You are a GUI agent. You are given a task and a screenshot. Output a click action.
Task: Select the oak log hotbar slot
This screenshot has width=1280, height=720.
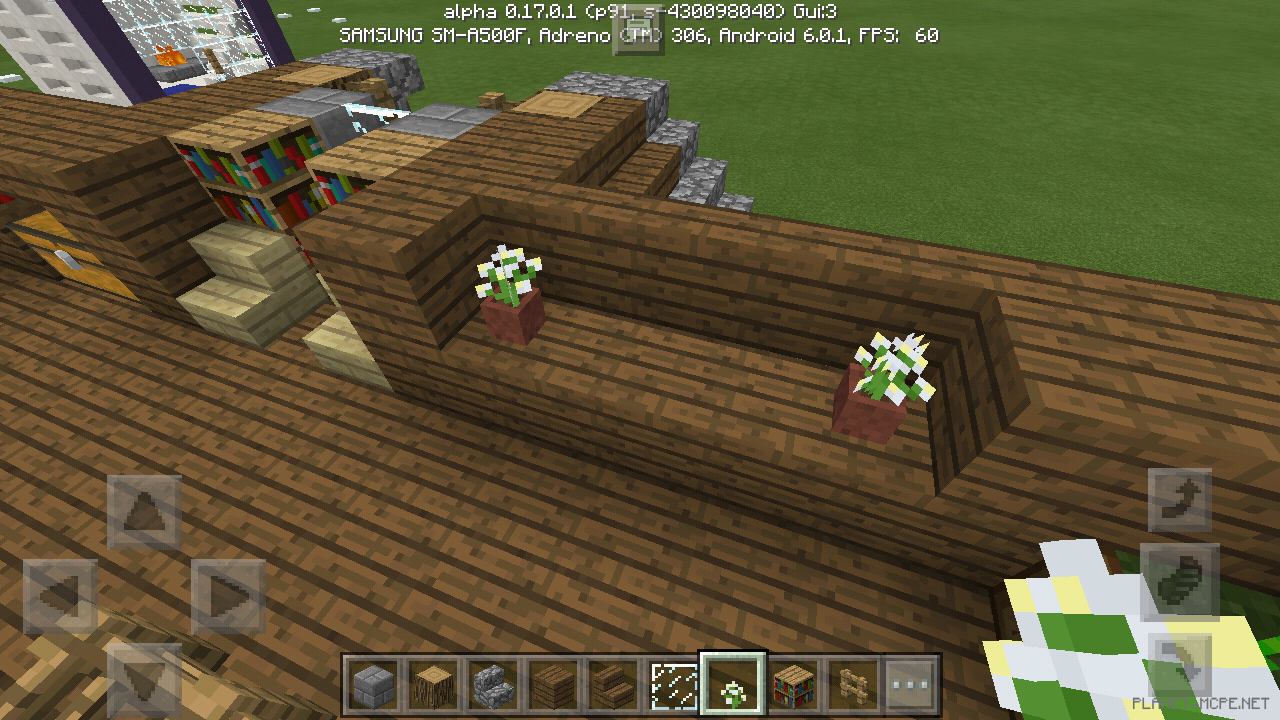(432, 685)
